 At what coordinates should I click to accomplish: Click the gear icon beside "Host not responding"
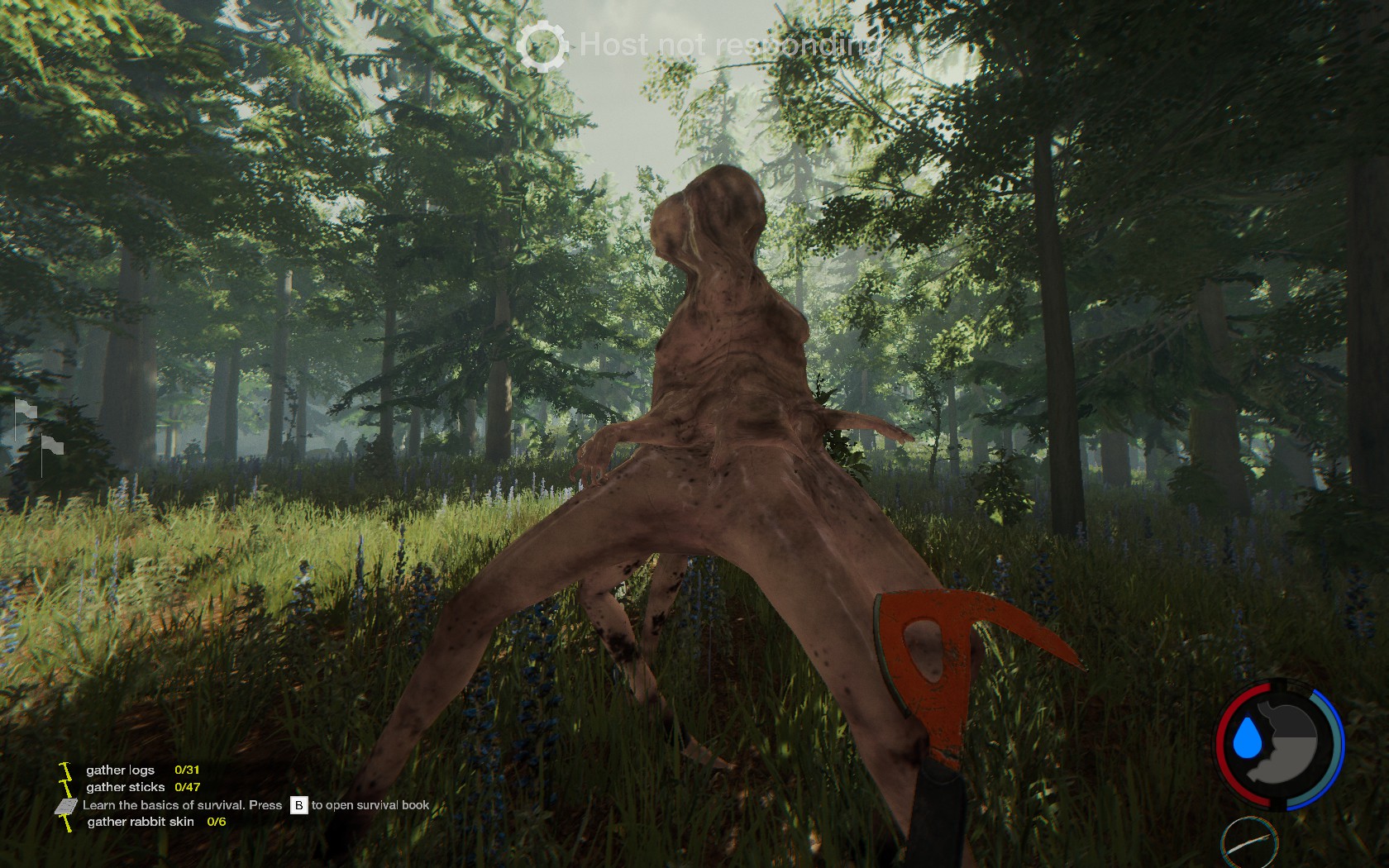542,45
